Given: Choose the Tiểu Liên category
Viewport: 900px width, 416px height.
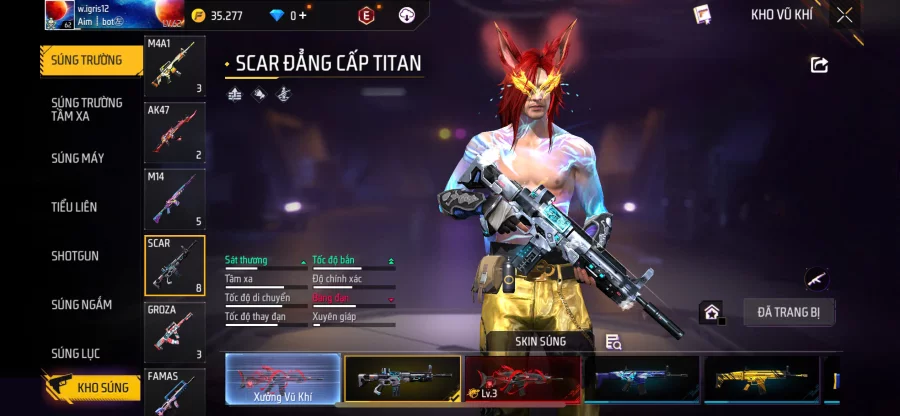Looking at the screenshot, I should click(75, 207).
